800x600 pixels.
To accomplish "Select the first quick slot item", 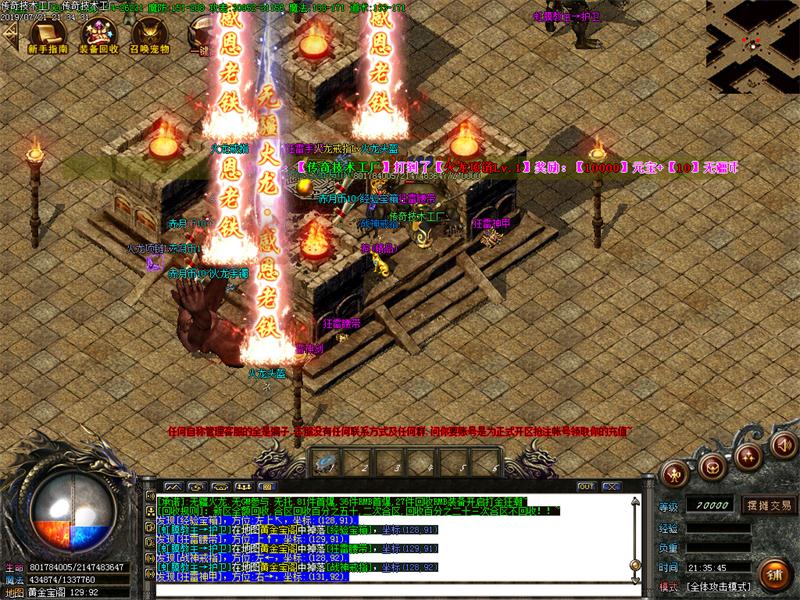I will pyautogui.click(x=327, y=462).
